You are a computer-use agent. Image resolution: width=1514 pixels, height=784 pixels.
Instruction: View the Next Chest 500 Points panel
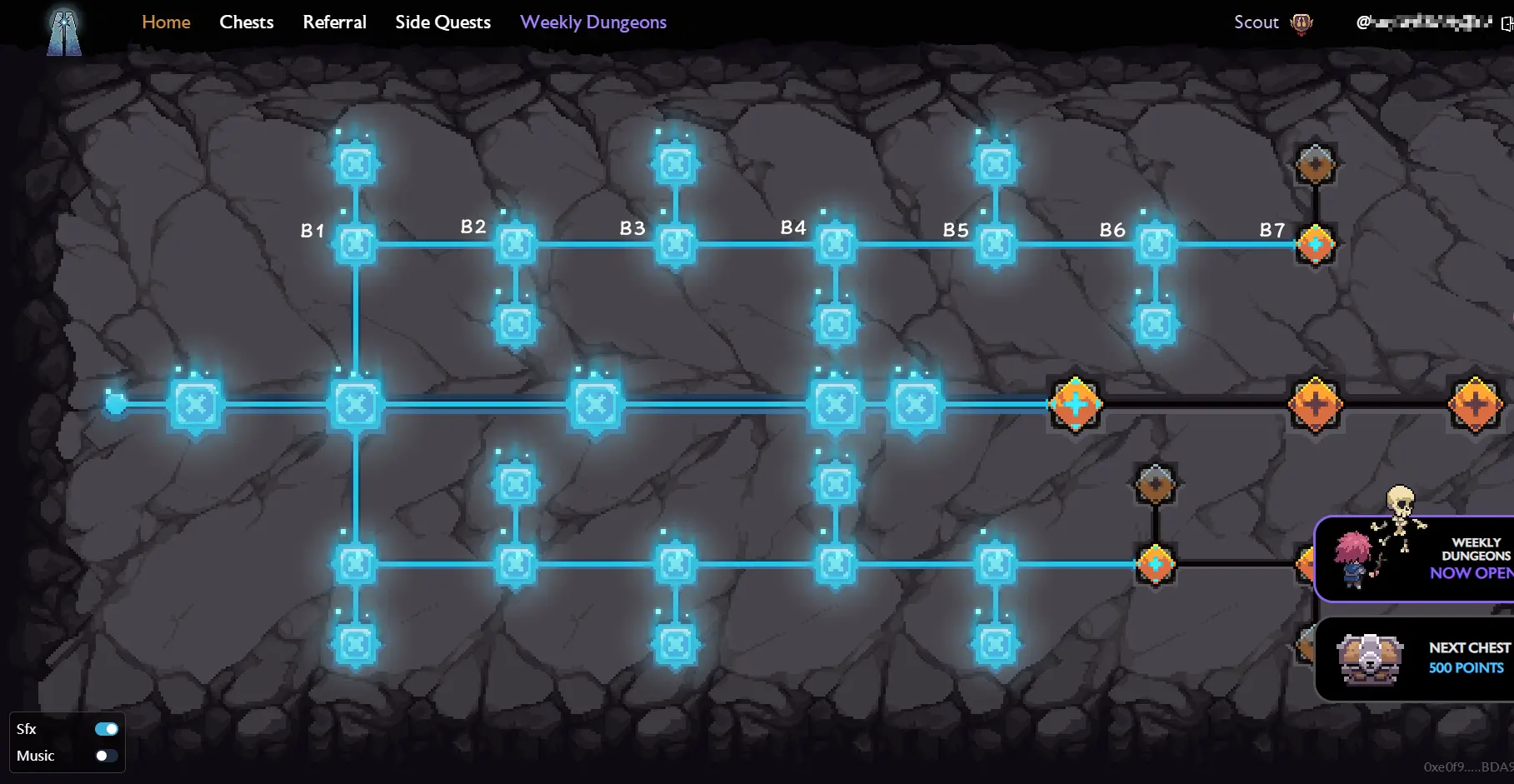[x=1415, y=659]
